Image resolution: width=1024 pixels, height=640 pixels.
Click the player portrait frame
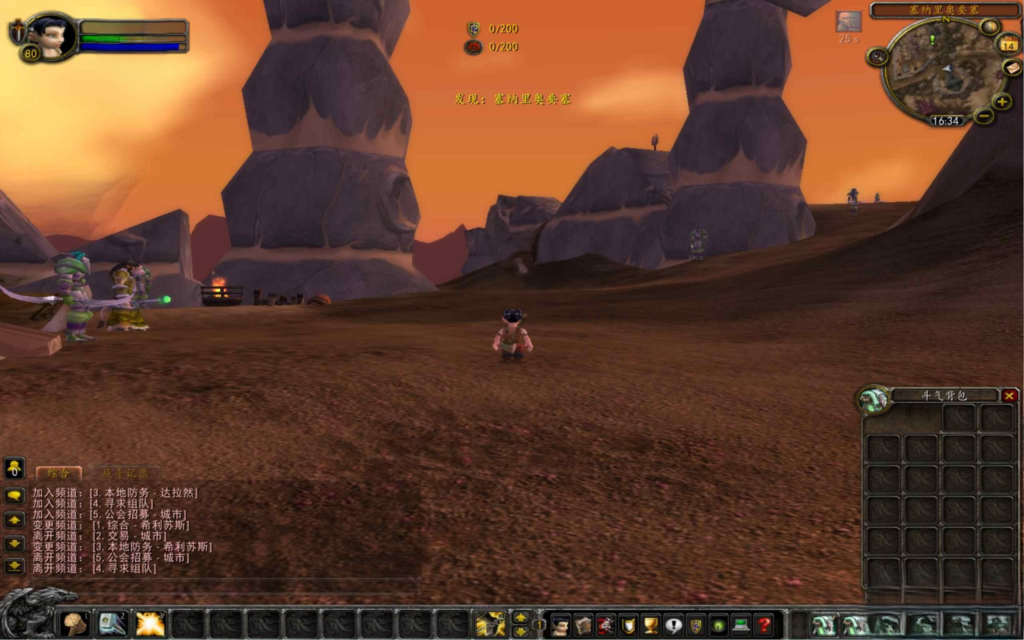click(50, 36)
